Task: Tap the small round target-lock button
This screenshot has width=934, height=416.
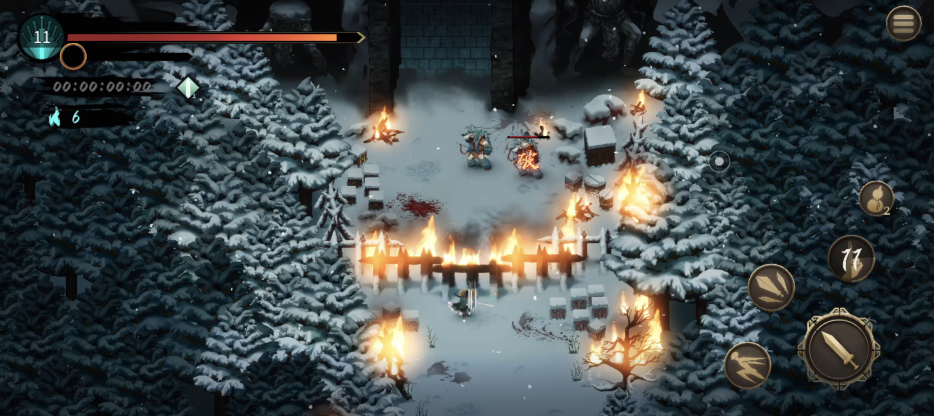Action: point(718,161)
